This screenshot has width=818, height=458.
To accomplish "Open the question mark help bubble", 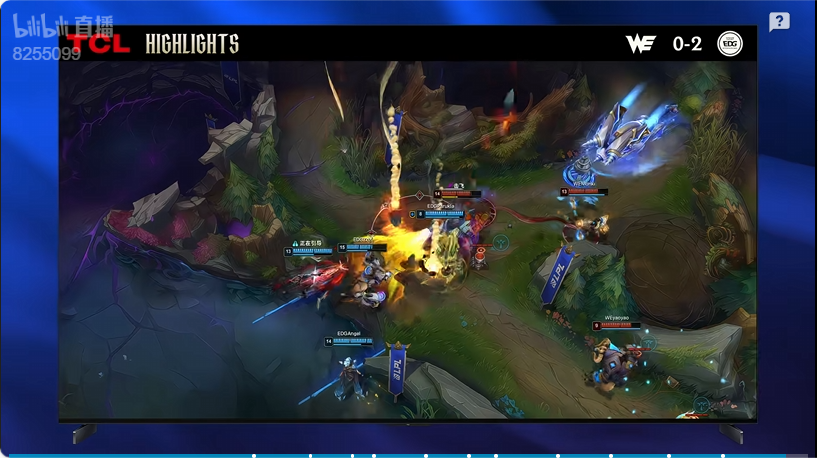I will coord(779,22).
